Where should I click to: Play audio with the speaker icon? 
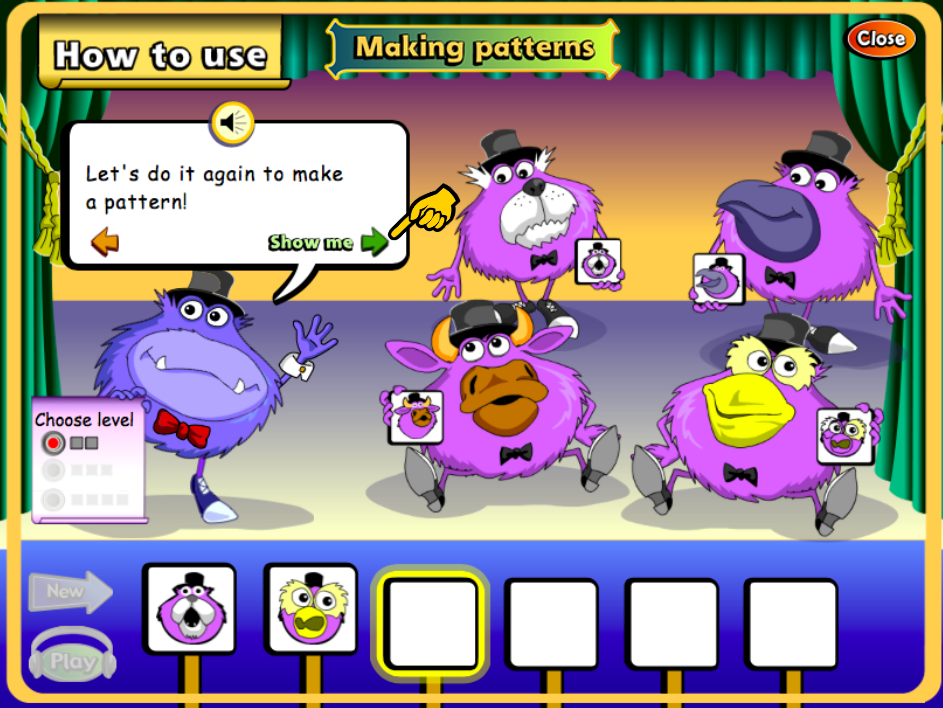233,123
